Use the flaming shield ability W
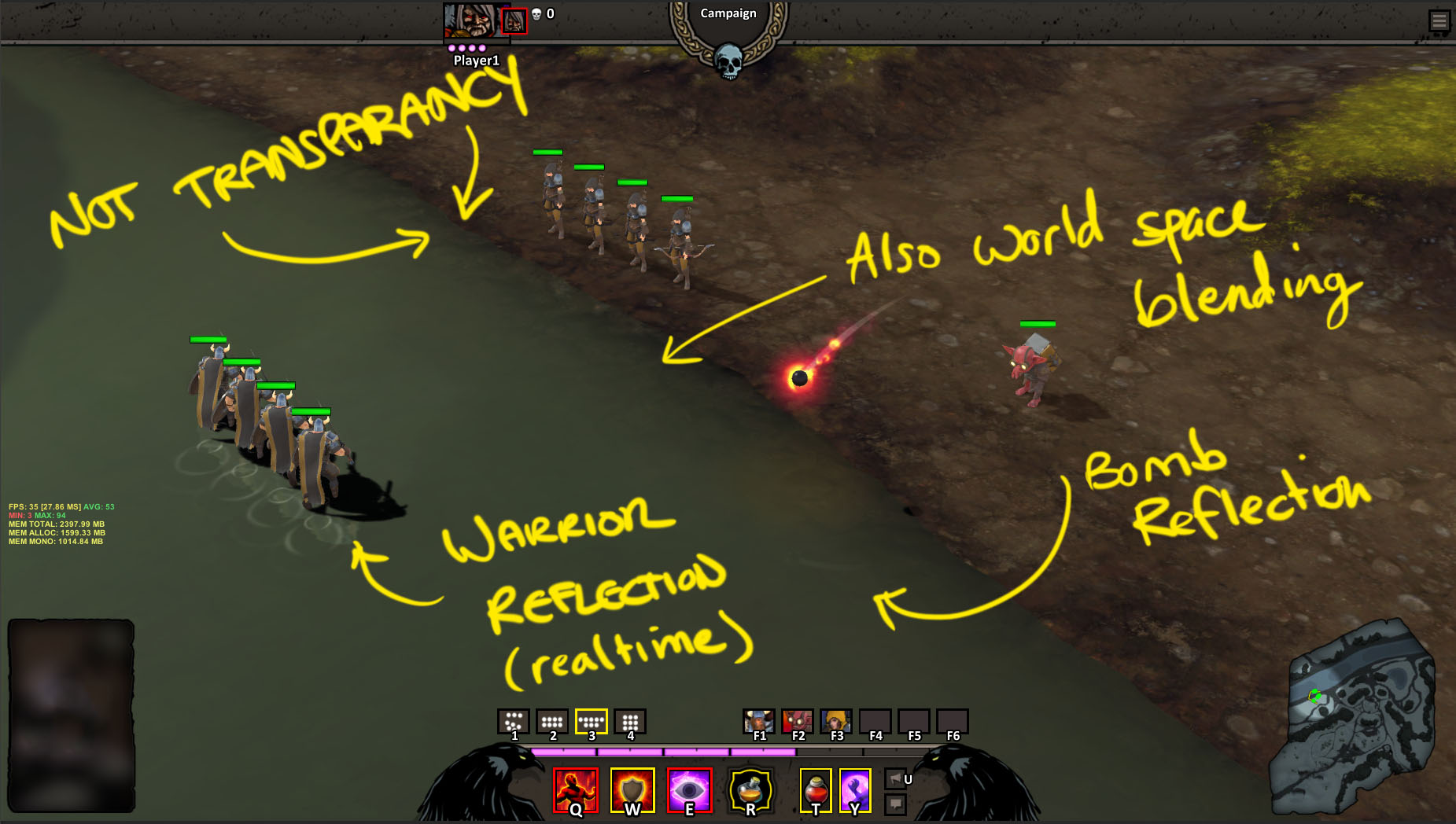This screenshot has width=1456, height=824. 632,790
